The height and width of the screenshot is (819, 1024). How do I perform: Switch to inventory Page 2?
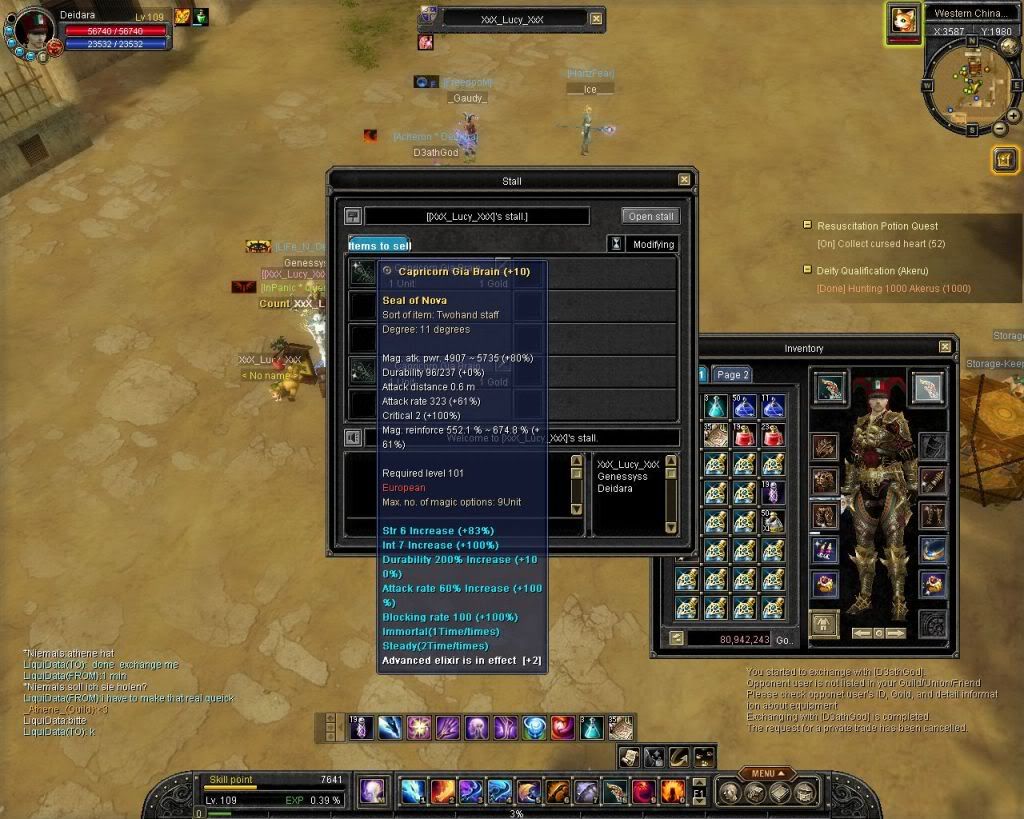733,375
